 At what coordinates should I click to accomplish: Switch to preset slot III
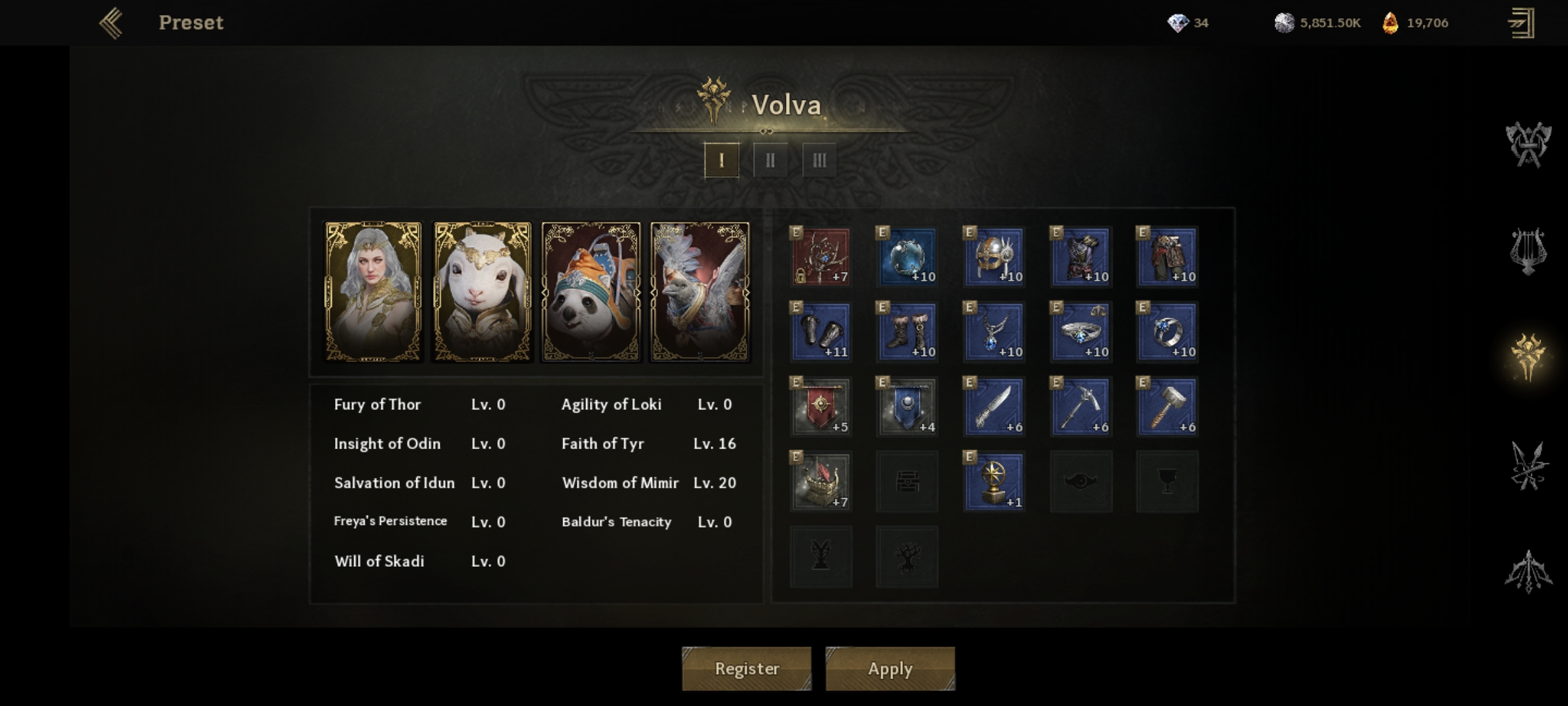(819, 160)
